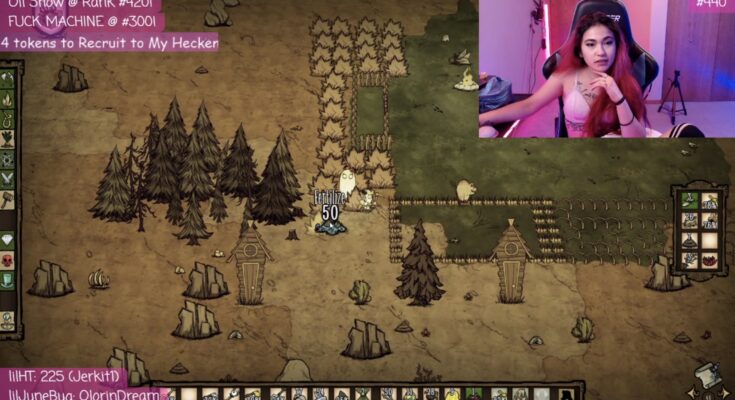Open the Fire crafting tab

pos(8,99)
